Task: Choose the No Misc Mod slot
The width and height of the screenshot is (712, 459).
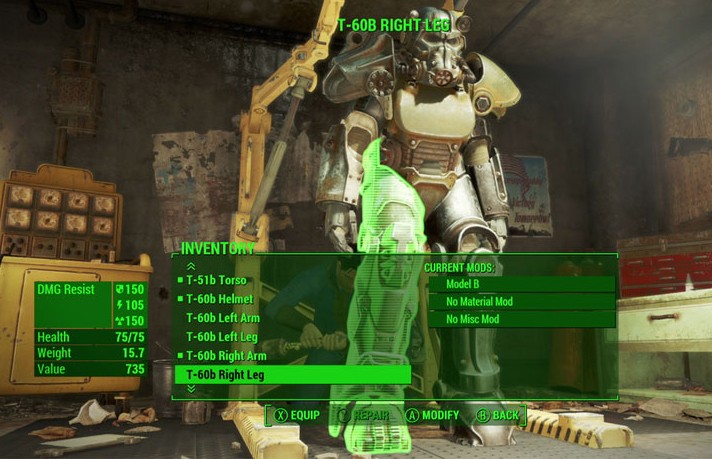Action: click(x=521, y=320)
